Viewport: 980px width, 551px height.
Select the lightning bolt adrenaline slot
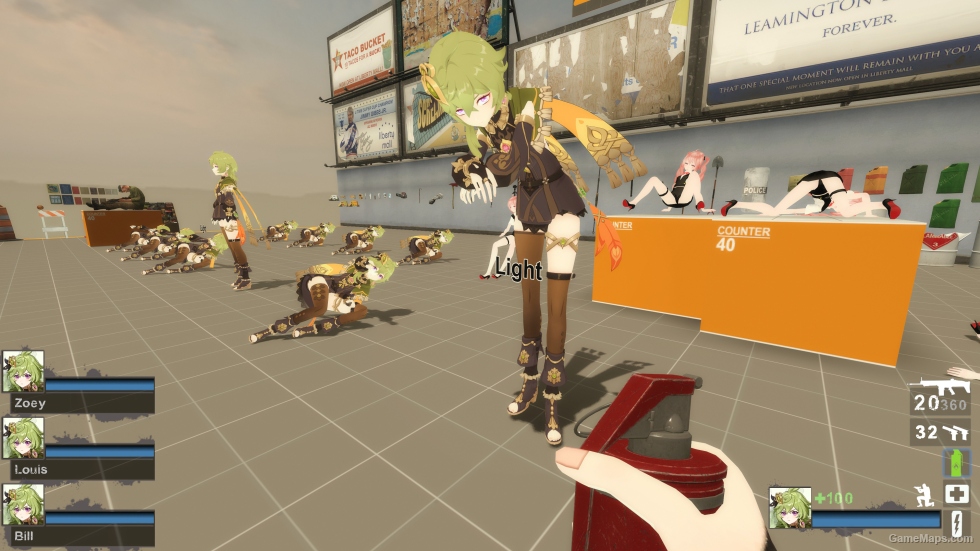[956, 525]
